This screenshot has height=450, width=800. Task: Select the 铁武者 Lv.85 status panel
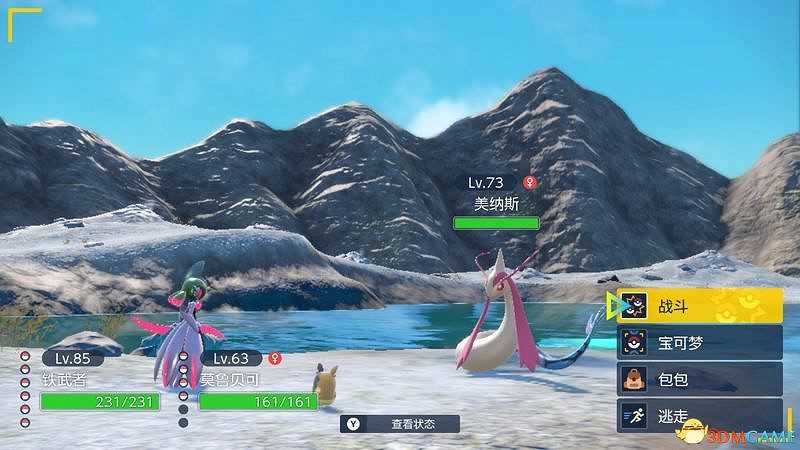(98, 382)
